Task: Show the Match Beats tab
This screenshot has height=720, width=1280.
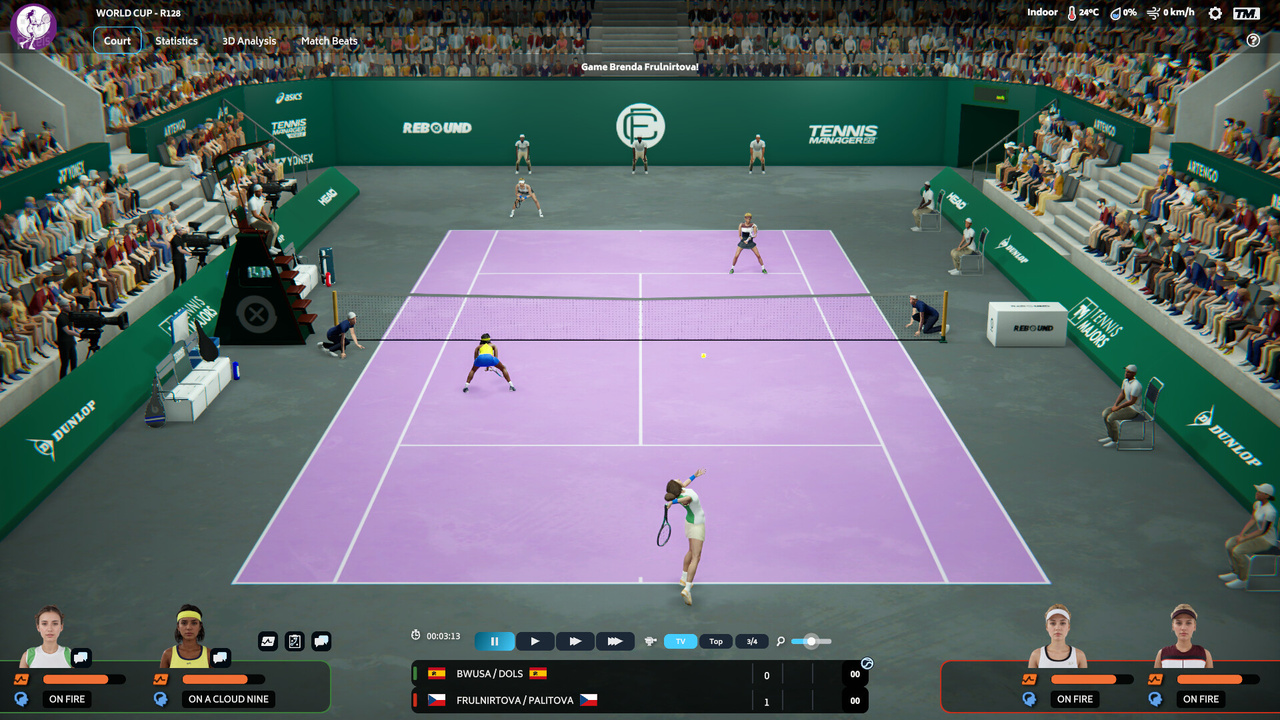Action: pyautogui.click(x=329, y=41)
